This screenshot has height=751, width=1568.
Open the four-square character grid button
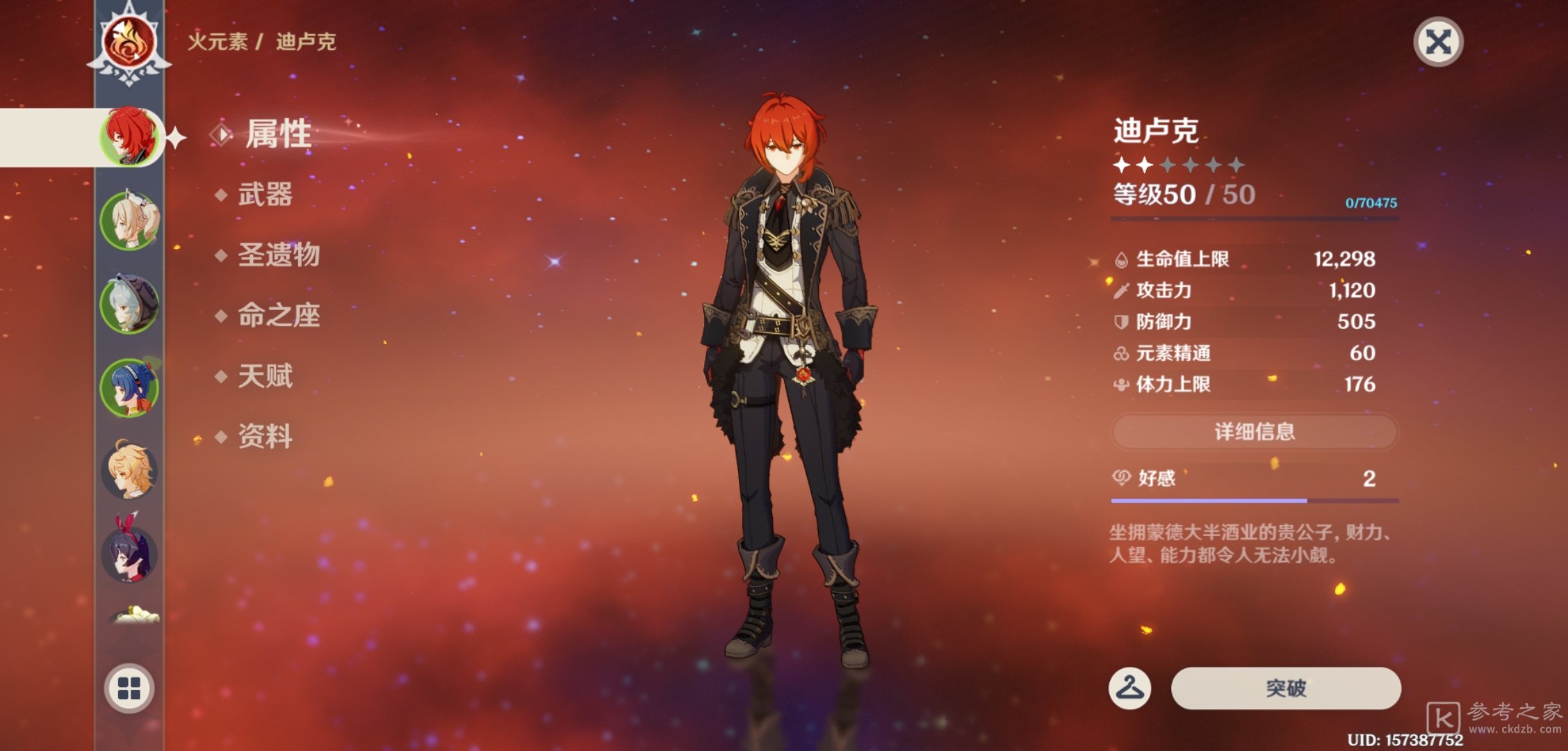(x=129, y=688)
